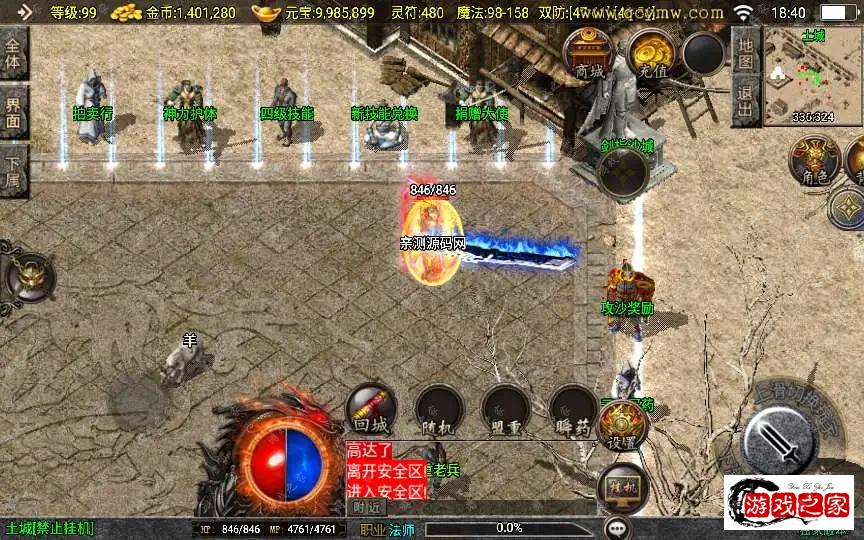Open the 角色 character icon
Image resolution: width=864 pixels, height=540 pixels.
814,160
